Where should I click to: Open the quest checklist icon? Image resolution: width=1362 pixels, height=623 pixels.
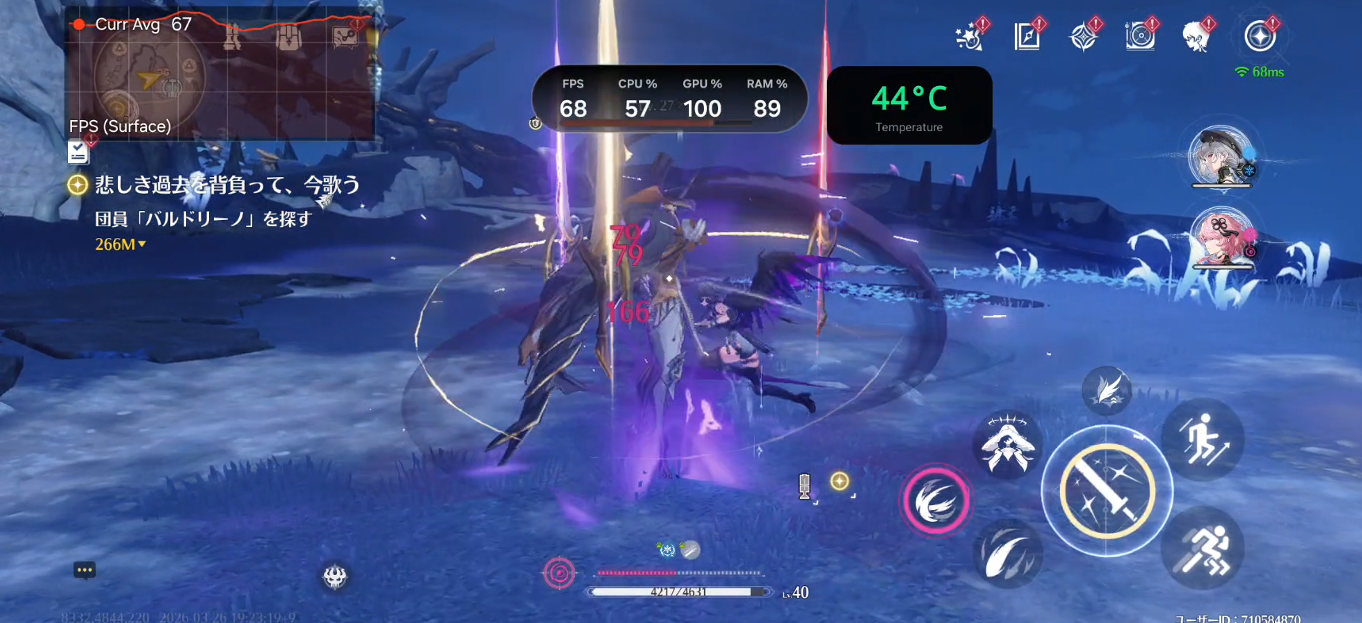(x=79, y=151)
